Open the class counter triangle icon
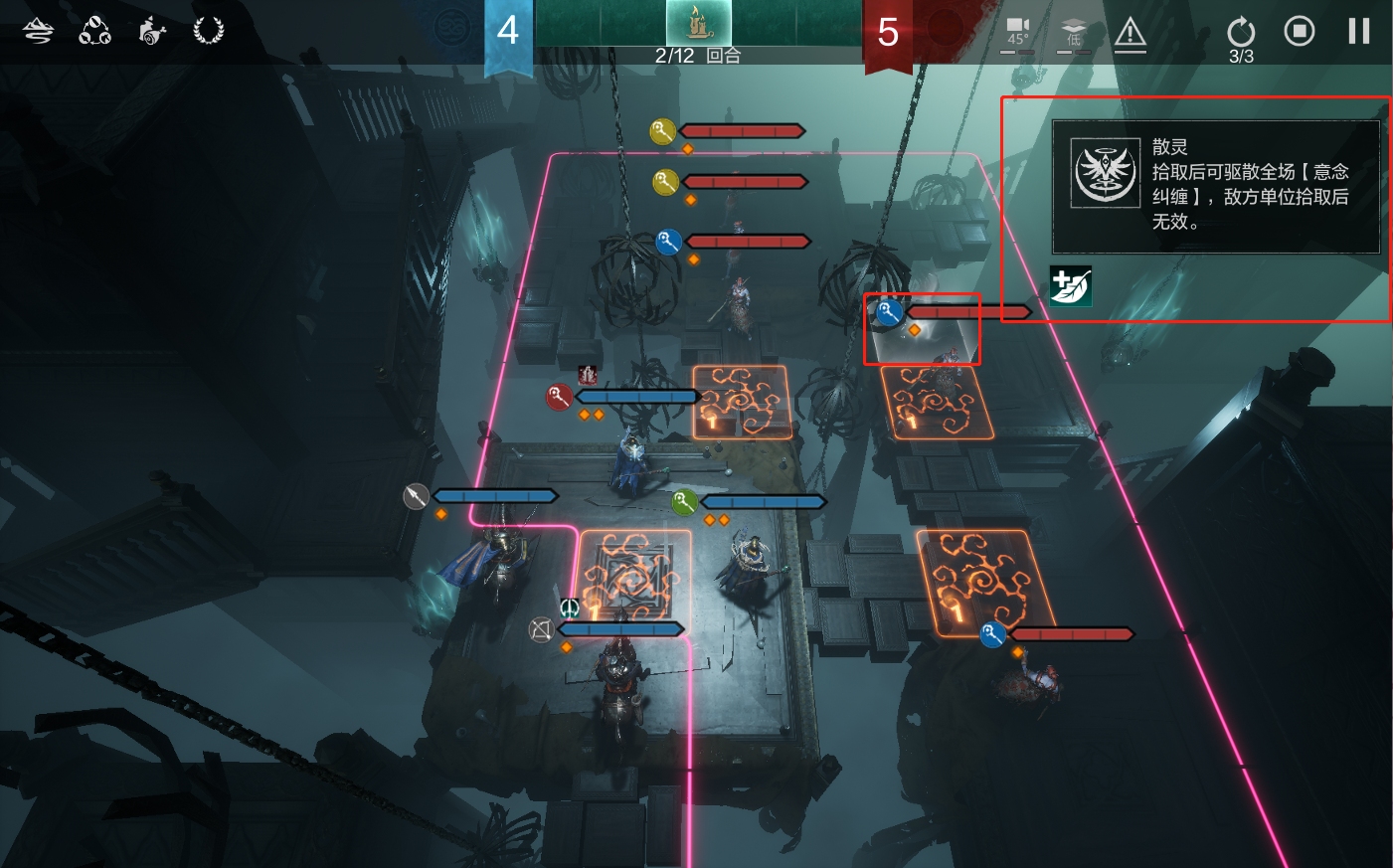This screenshot has height=868, width=1393. click(x=94, y=31)
